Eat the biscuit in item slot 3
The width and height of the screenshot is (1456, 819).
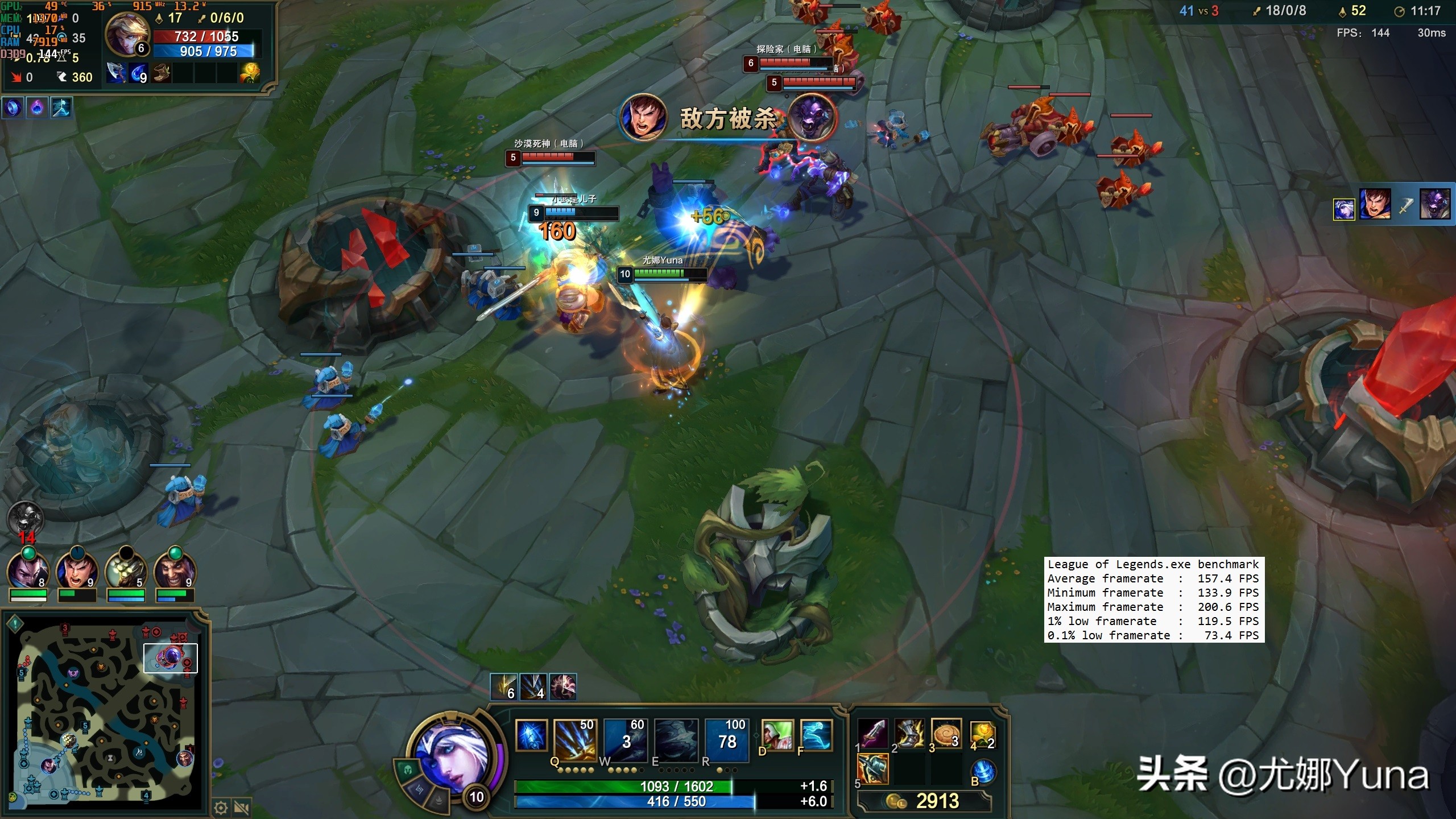click(x=946, y=734)
